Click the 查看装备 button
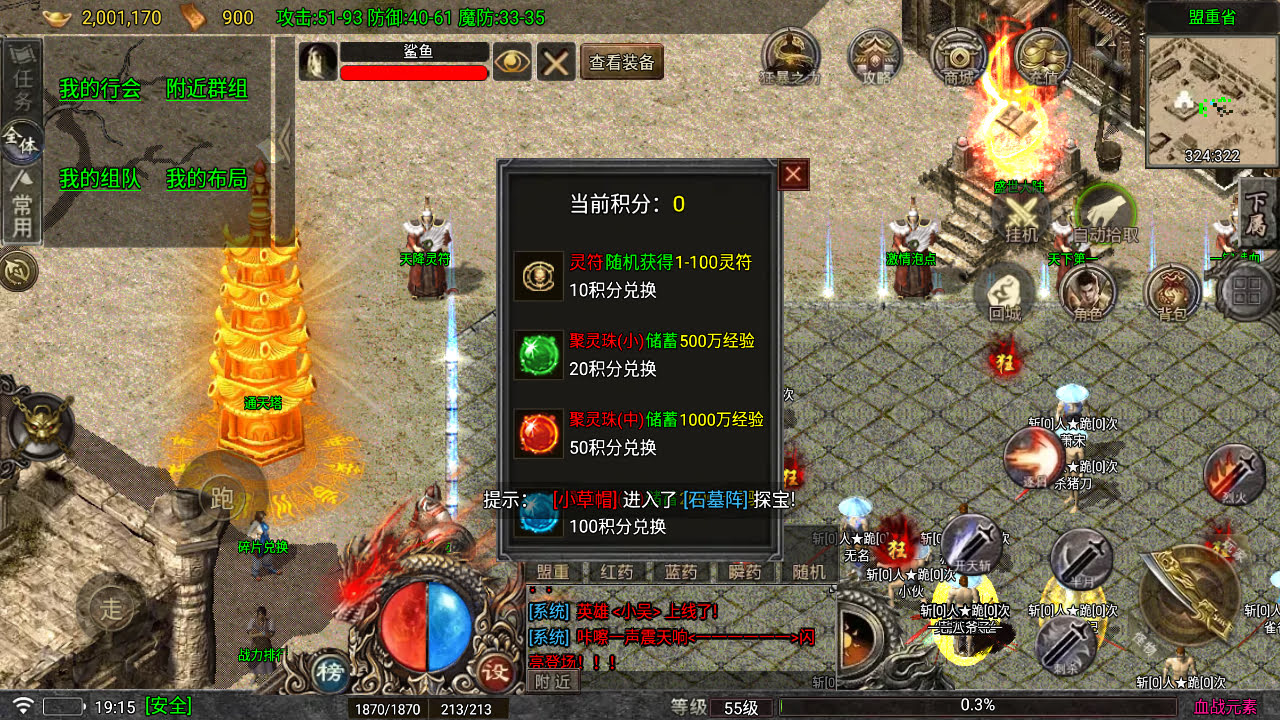 (621, 61)
